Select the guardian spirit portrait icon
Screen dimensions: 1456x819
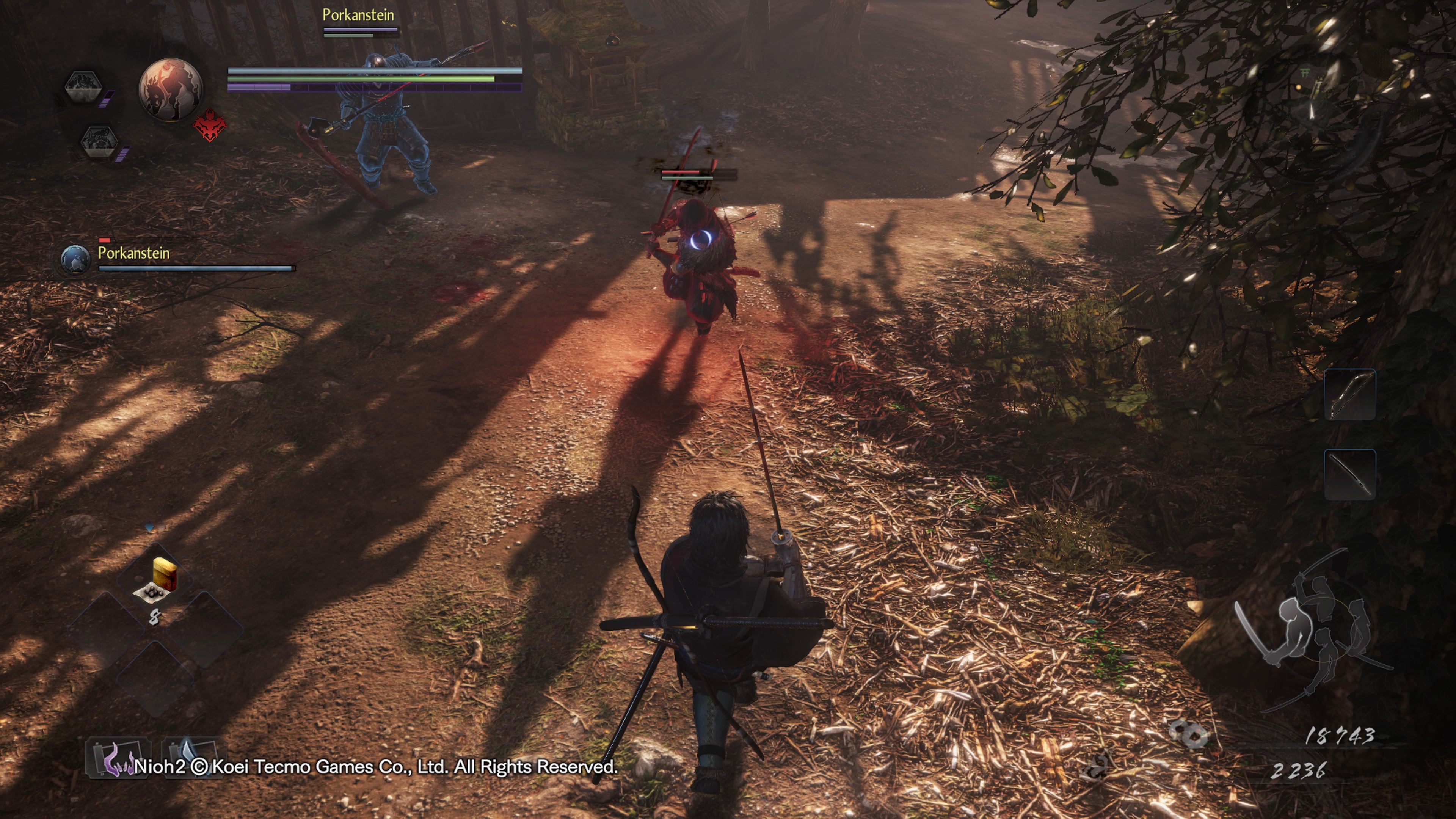tap(171, 89)
